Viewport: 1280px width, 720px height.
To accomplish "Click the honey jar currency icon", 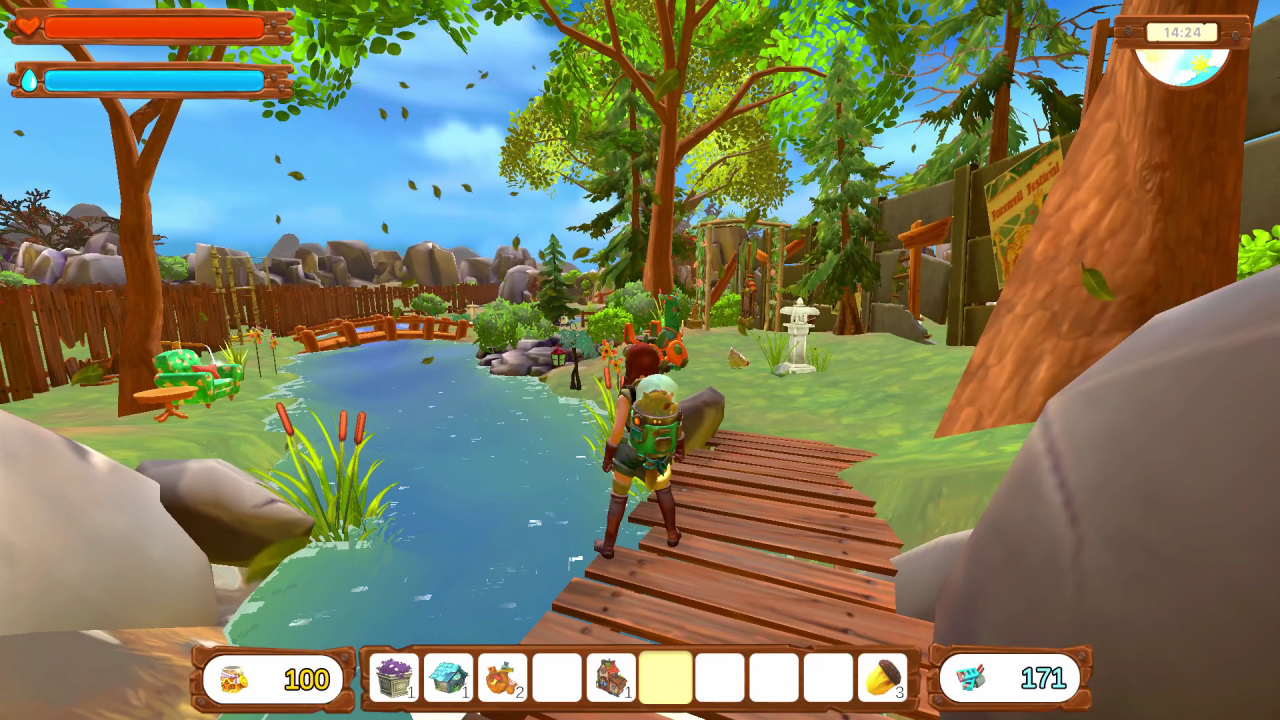I will [x=231, y=678].
